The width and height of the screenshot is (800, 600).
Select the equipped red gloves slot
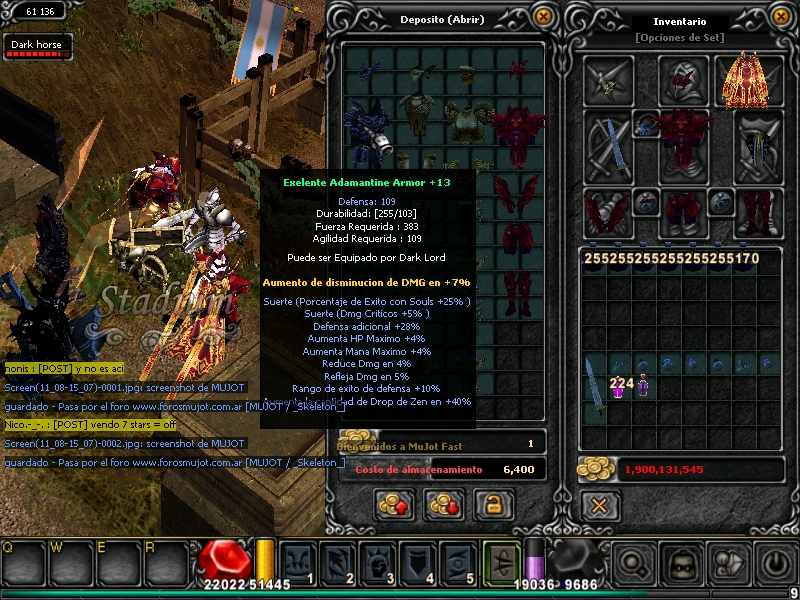click(x=608, y=212)
